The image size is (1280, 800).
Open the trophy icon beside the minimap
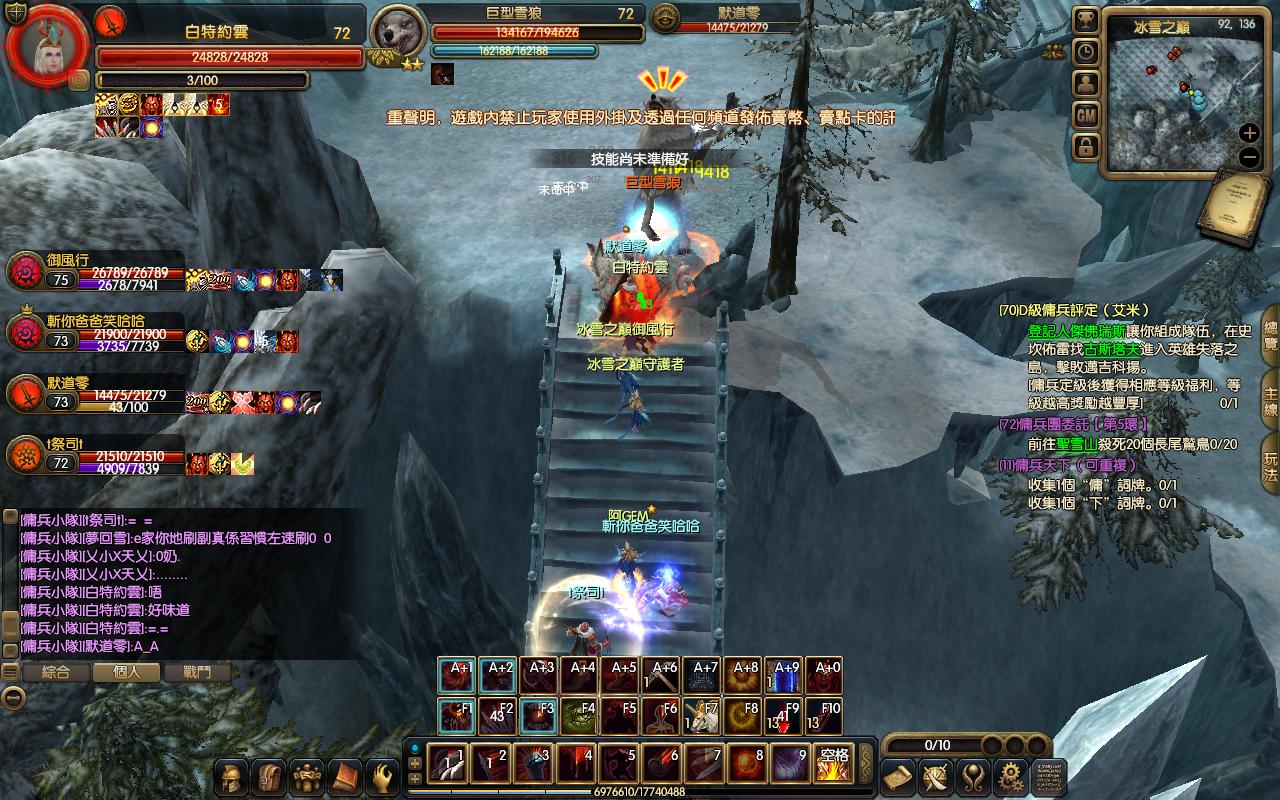[x=1086, y=20]
